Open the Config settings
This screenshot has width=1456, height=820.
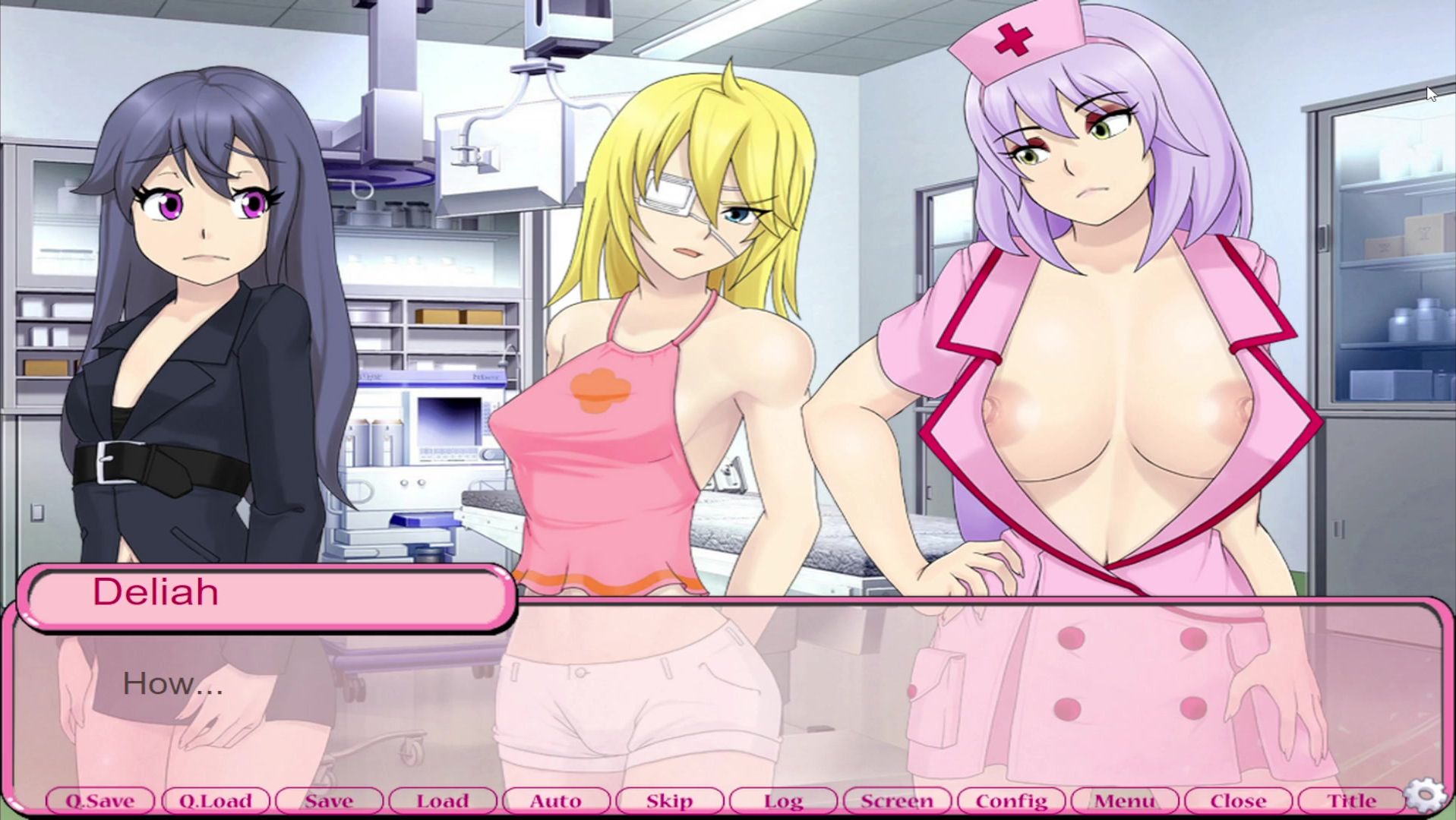[1011, 801]
